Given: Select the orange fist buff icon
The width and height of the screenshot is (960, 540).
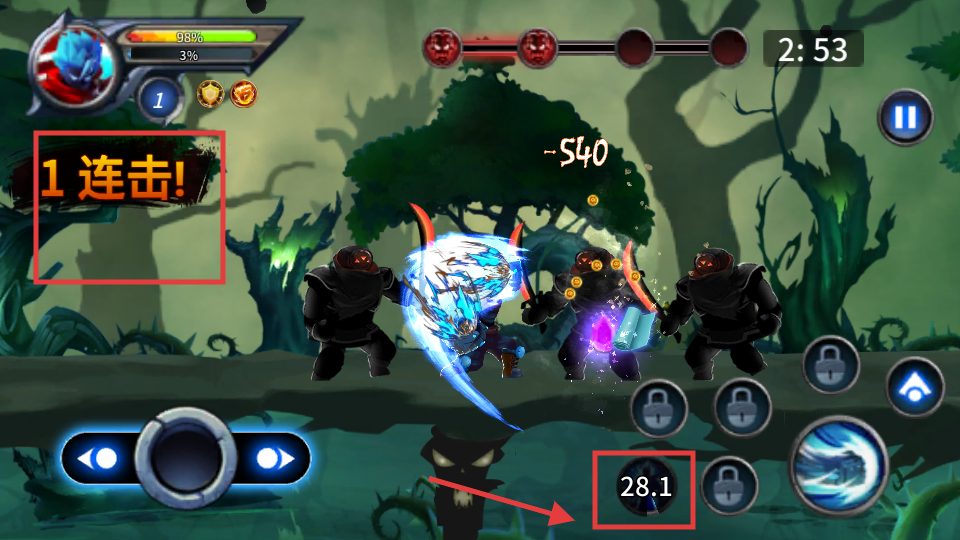Looking at the screenshot, I should coord(243,94).
